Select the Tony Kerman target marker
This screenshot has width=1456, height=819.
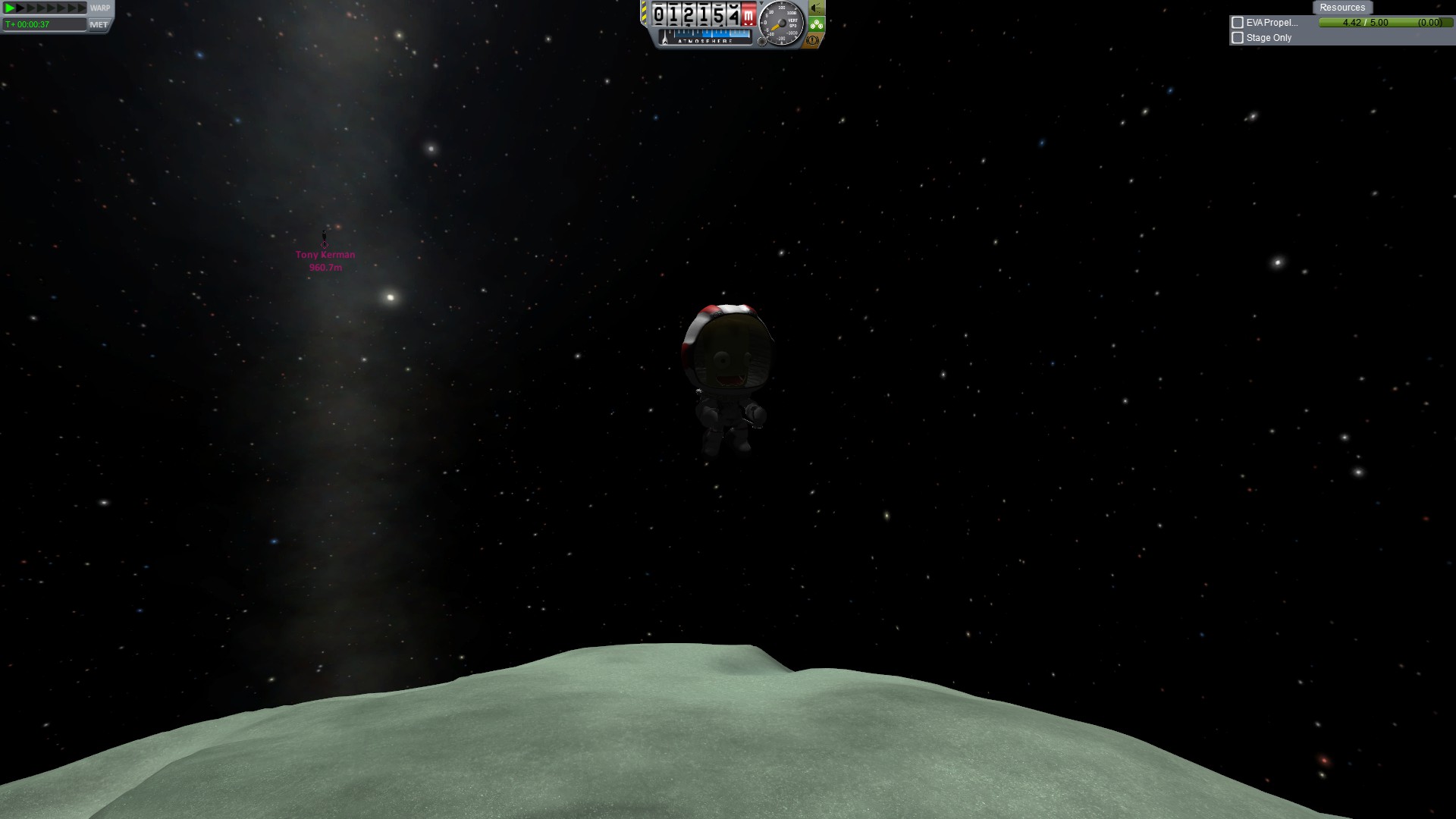click(325, 243)
